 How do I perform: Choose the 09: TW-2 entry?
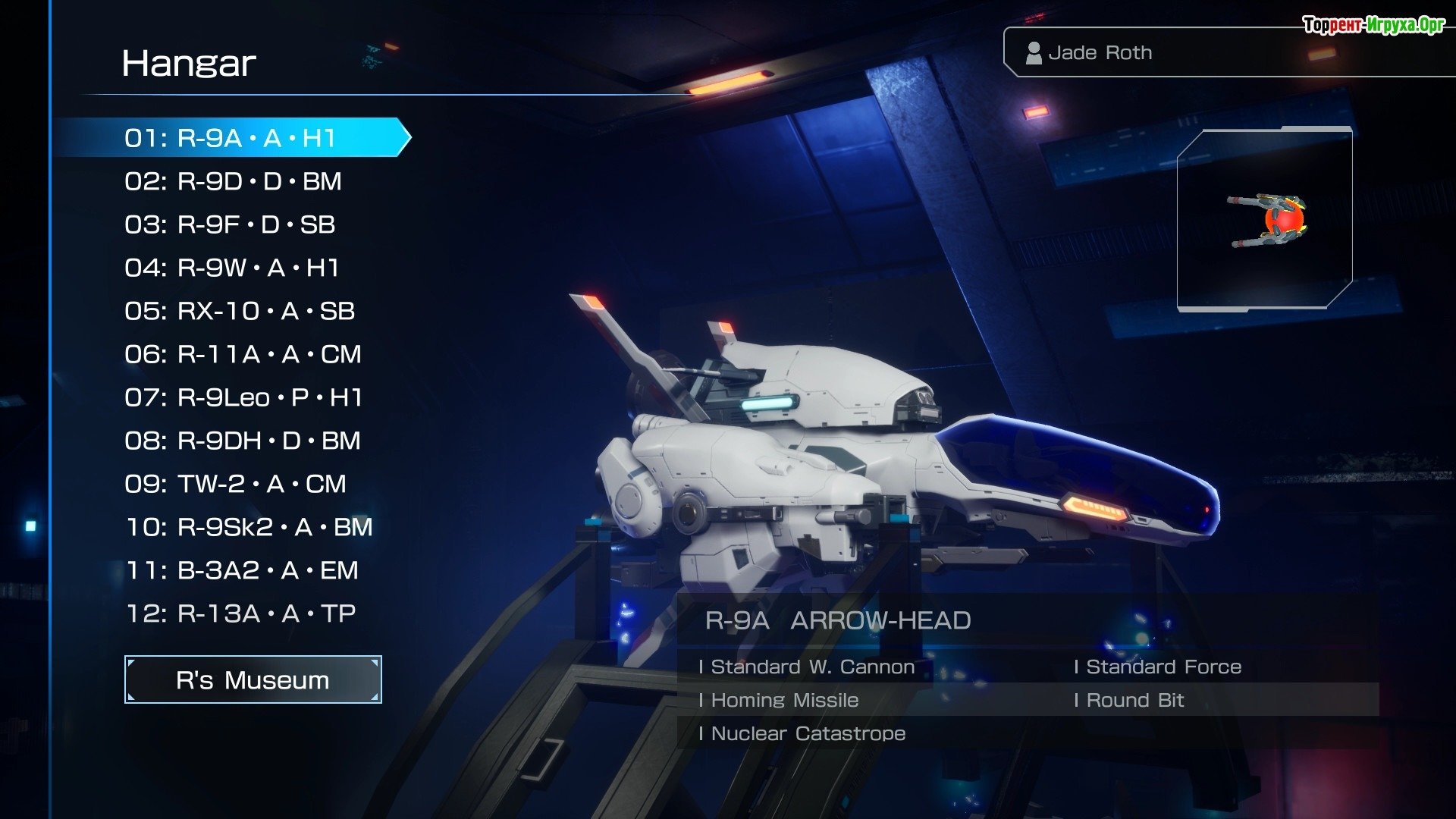point(235,484)
